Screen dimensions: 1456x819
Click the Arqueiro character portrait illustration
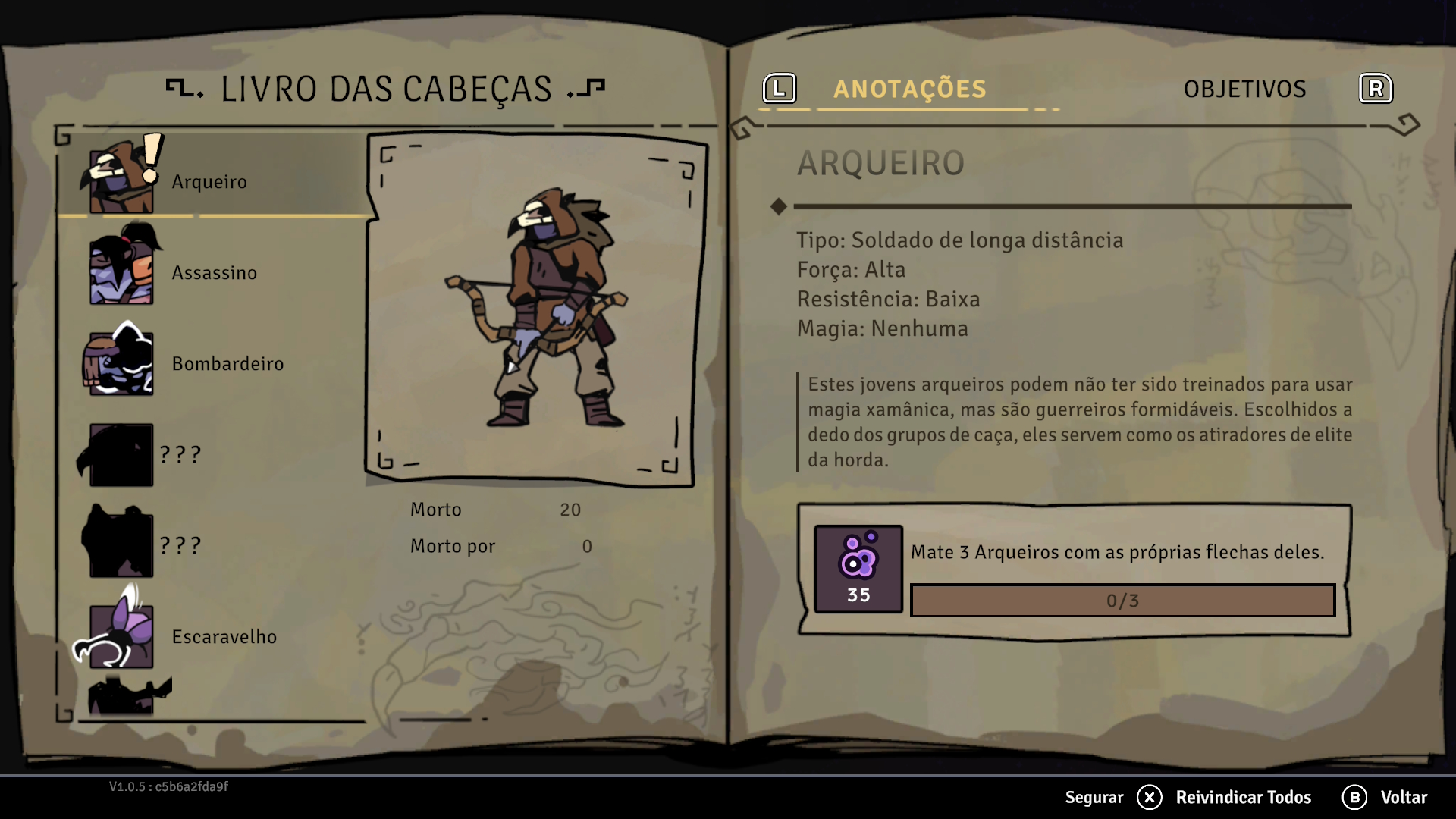click(x=535, y=309)
